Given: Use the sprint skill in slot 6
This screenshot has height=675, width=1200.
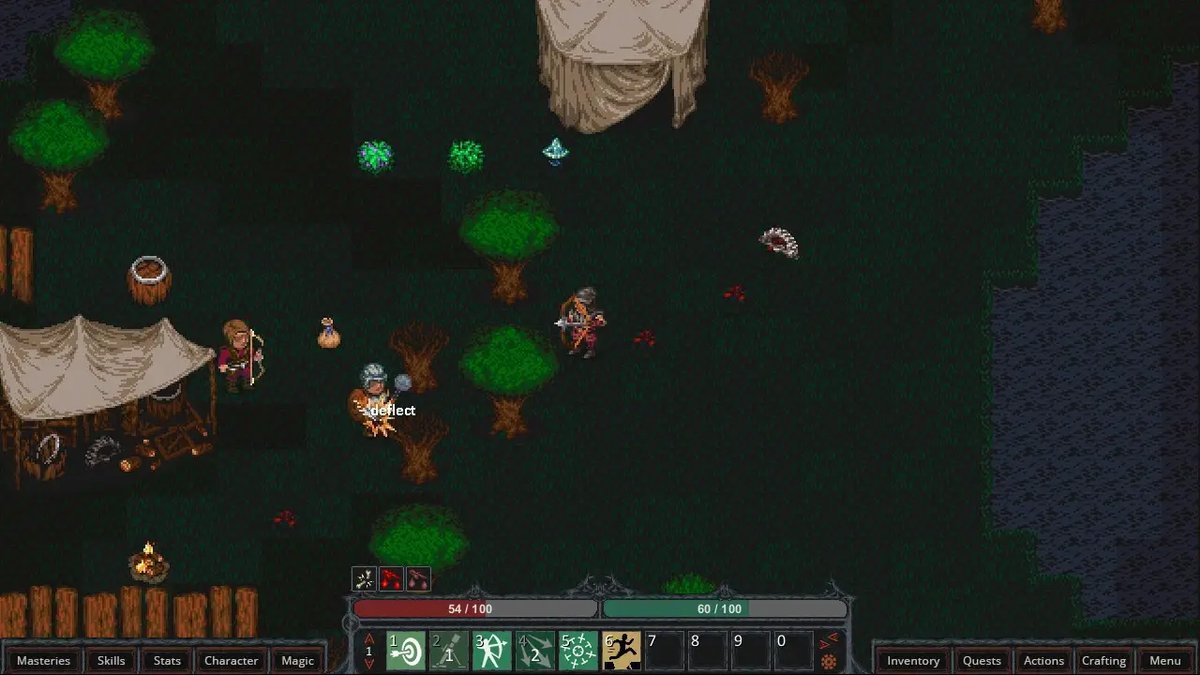Looking at the screenshot, I should point(621,651).
